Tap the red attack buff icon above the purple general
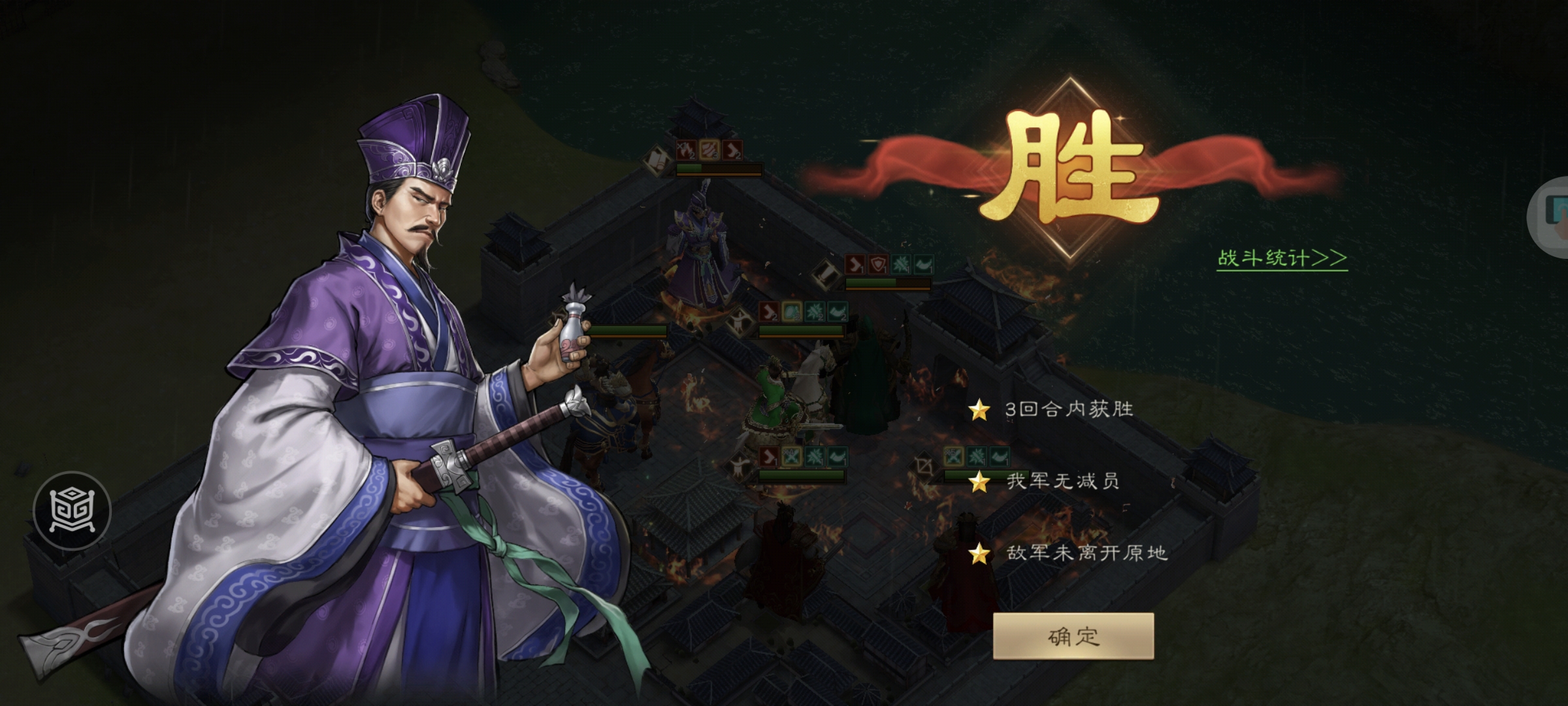 pyautogui.click(x=687, y=149)
